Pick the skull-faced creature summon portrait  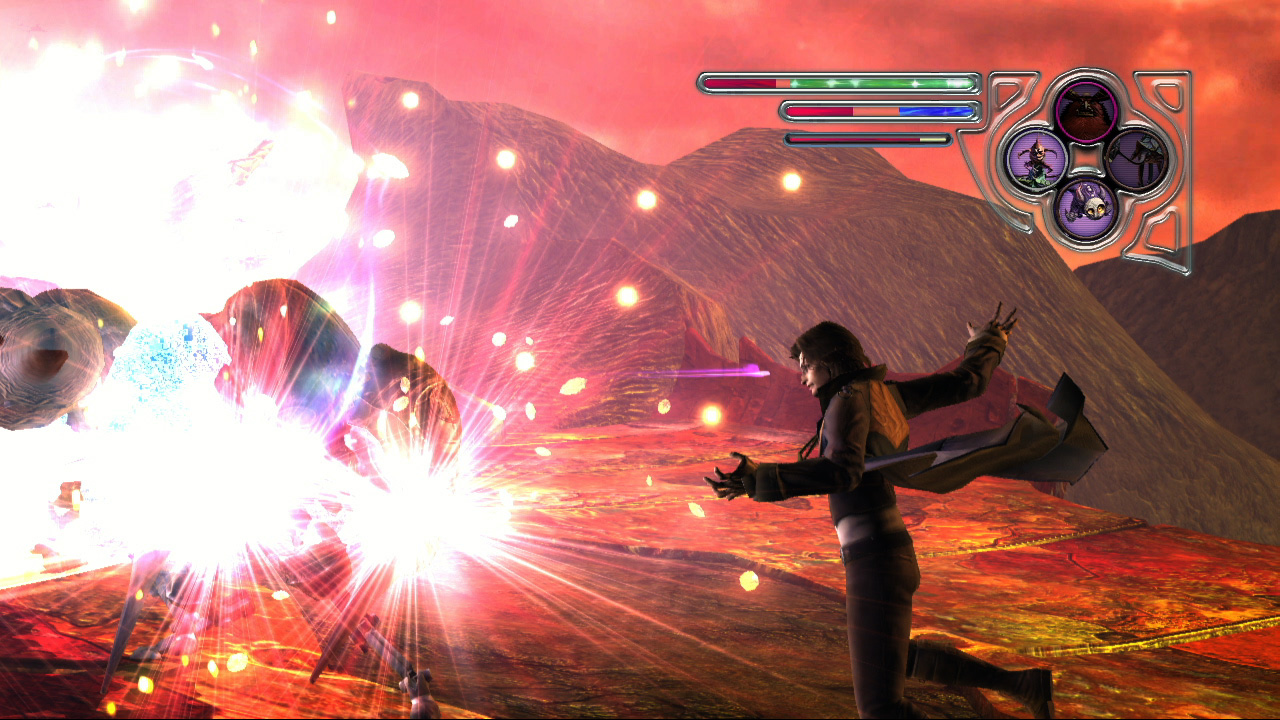pos(1087,209)
